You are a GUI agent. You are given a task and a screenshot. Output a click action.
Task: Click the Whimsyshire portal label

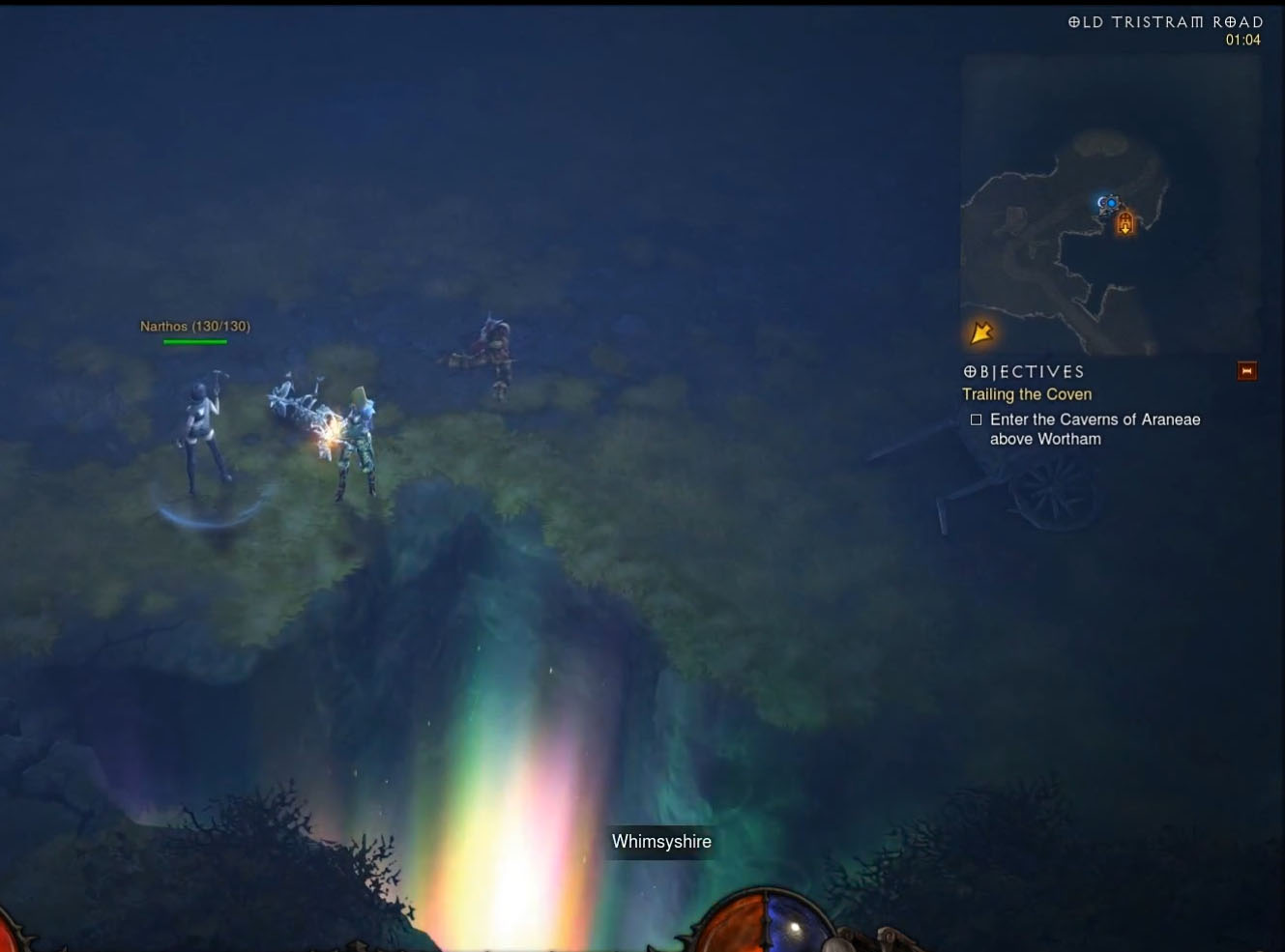661,842
